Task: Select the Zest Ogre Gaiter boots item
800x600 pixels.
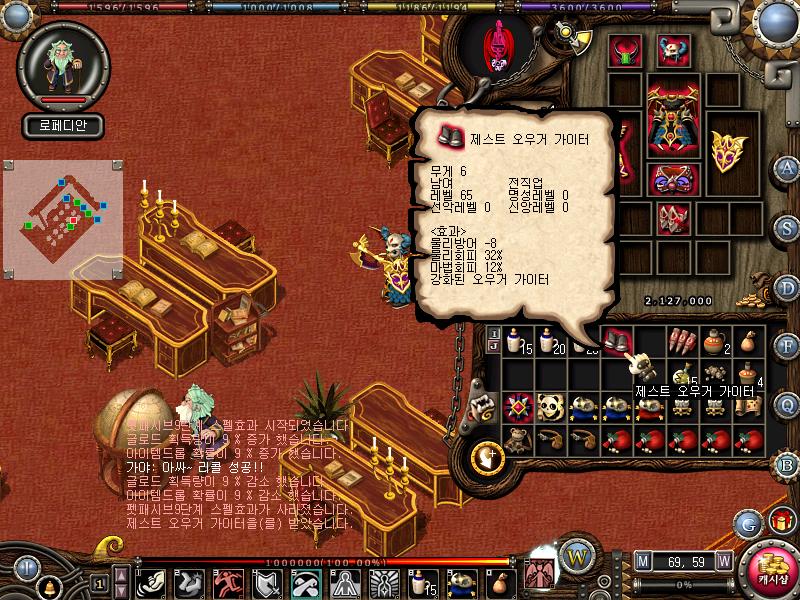Action: (x=617, y=341)
